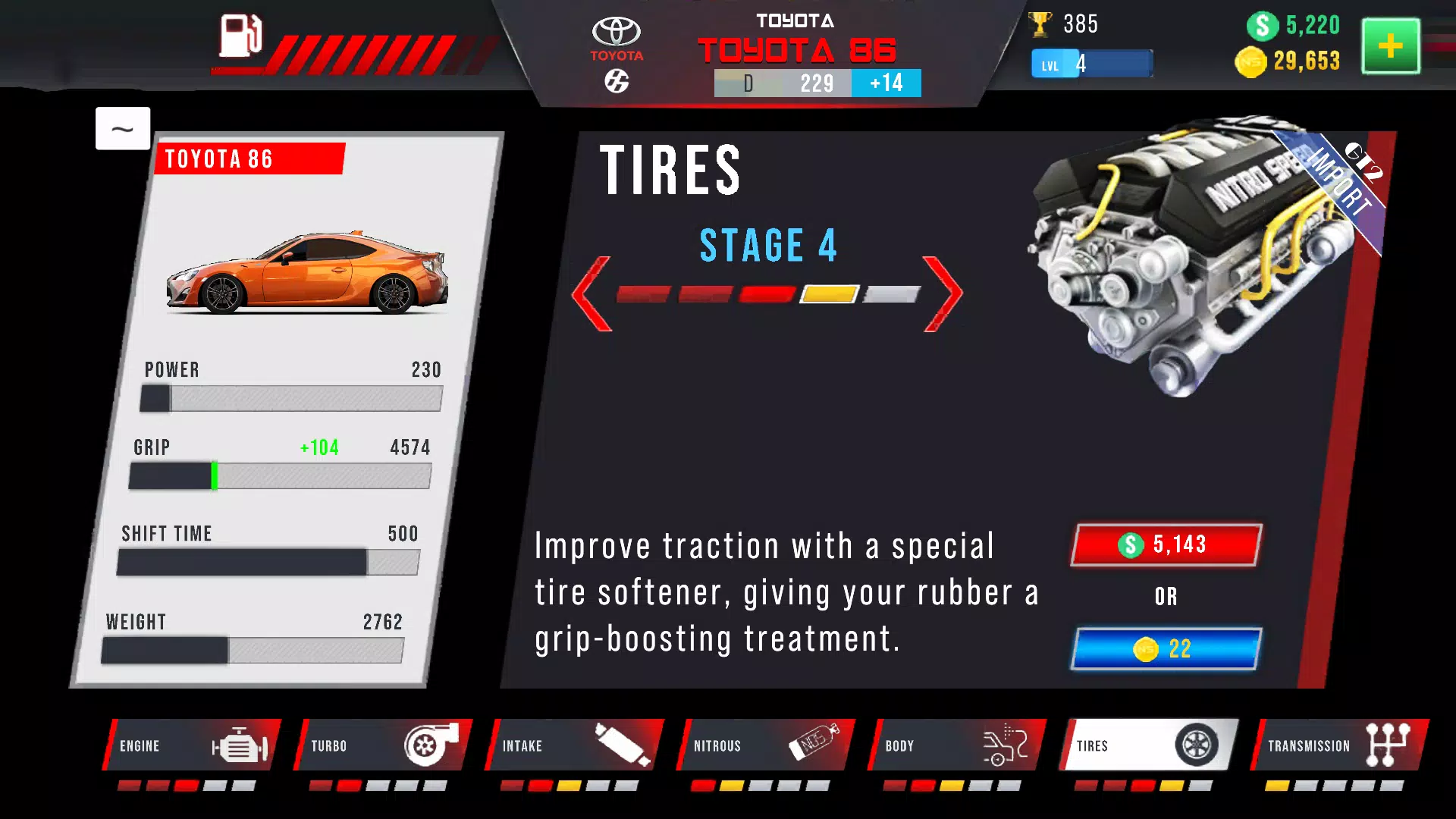Open the currency purchase green plus button
The image size is (1456, 819).
tap(1390, 47)
